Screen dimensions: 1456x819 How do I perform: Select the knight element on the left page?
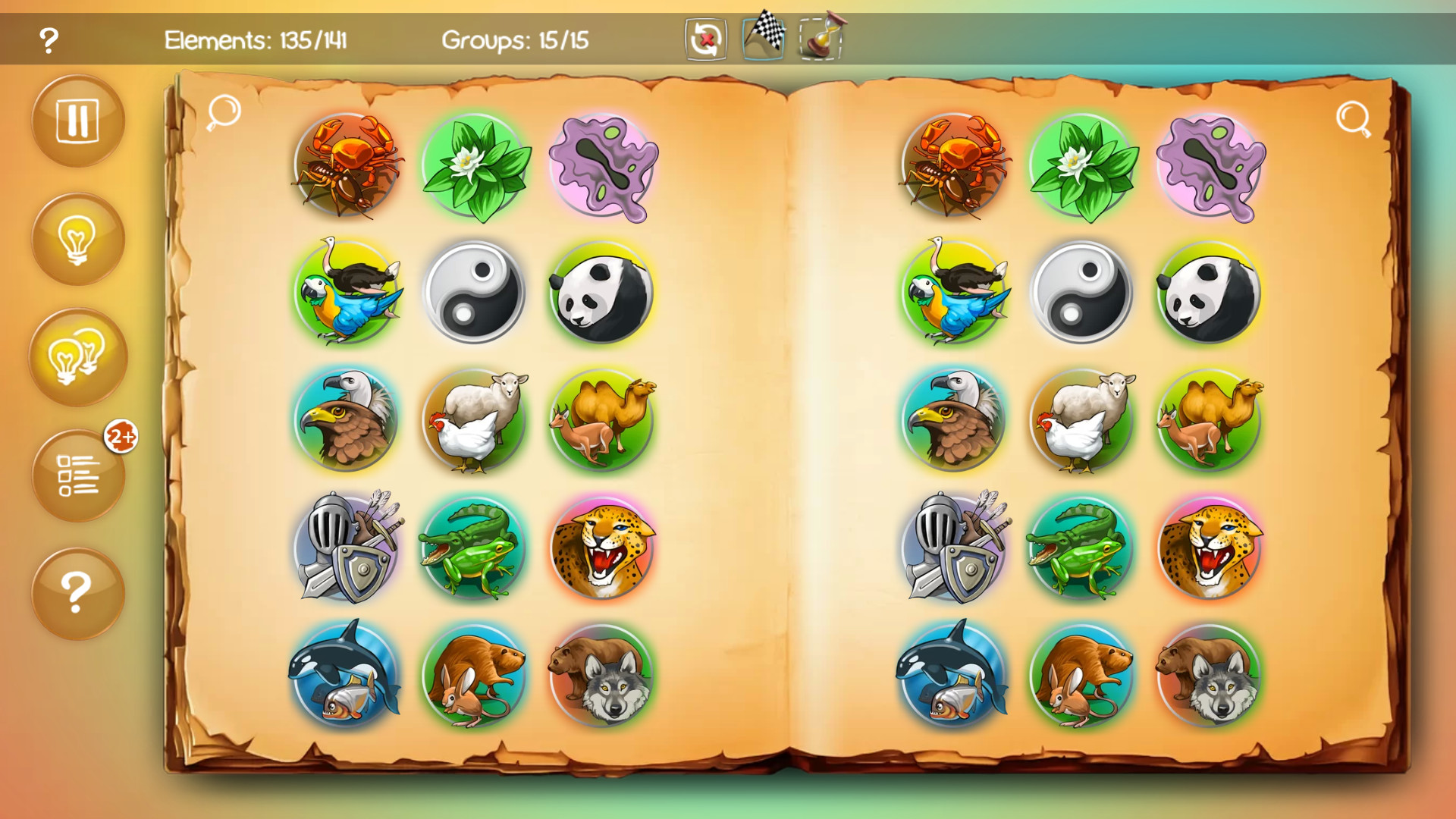pos(346,548)
